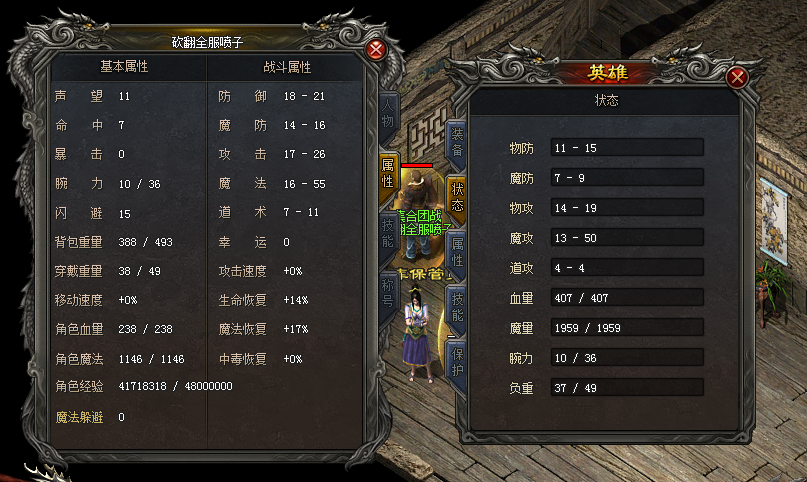Close the character attributes window

coord(376,50)
